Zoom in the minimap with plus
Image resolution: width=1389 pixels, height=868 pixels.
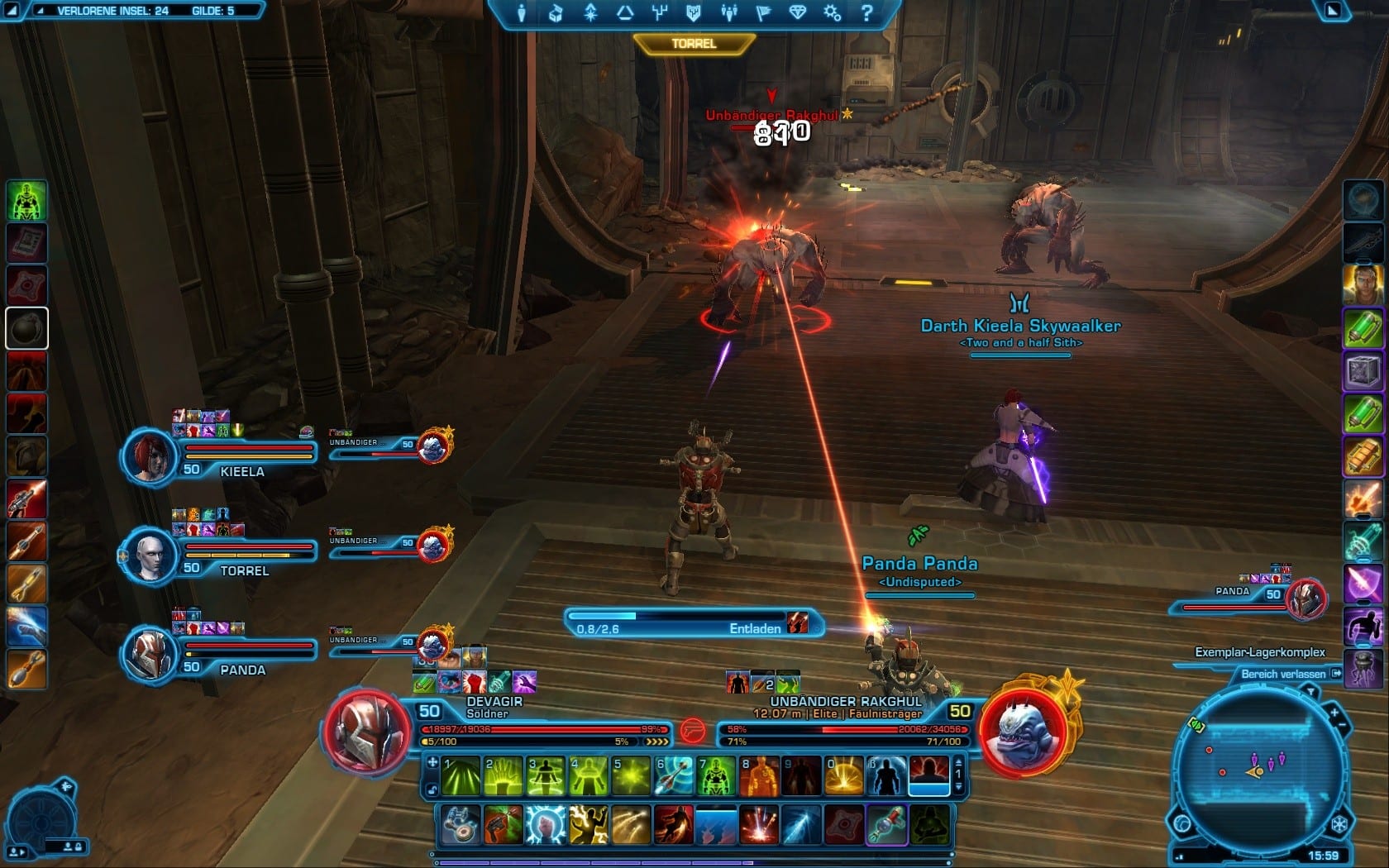click(1334, 711)
